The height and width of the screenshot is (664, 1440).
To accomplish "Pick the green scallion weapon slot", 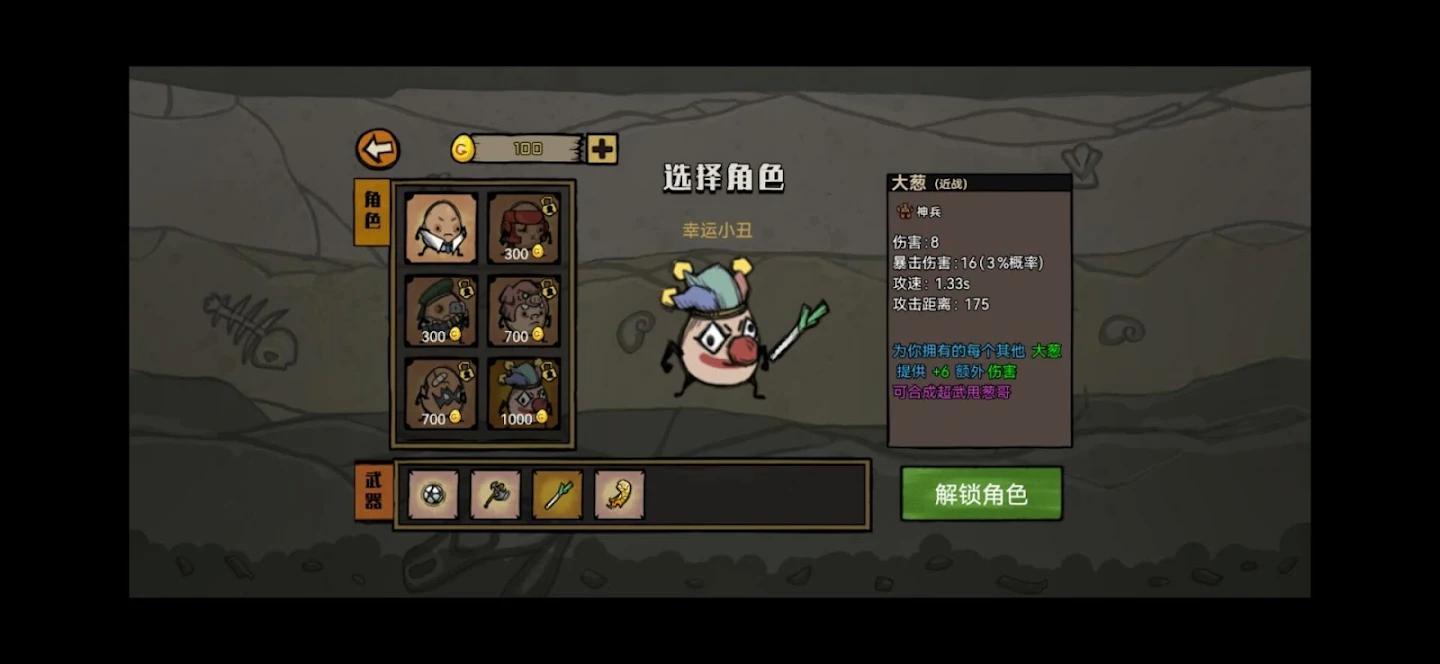I will tap(557, 495).
